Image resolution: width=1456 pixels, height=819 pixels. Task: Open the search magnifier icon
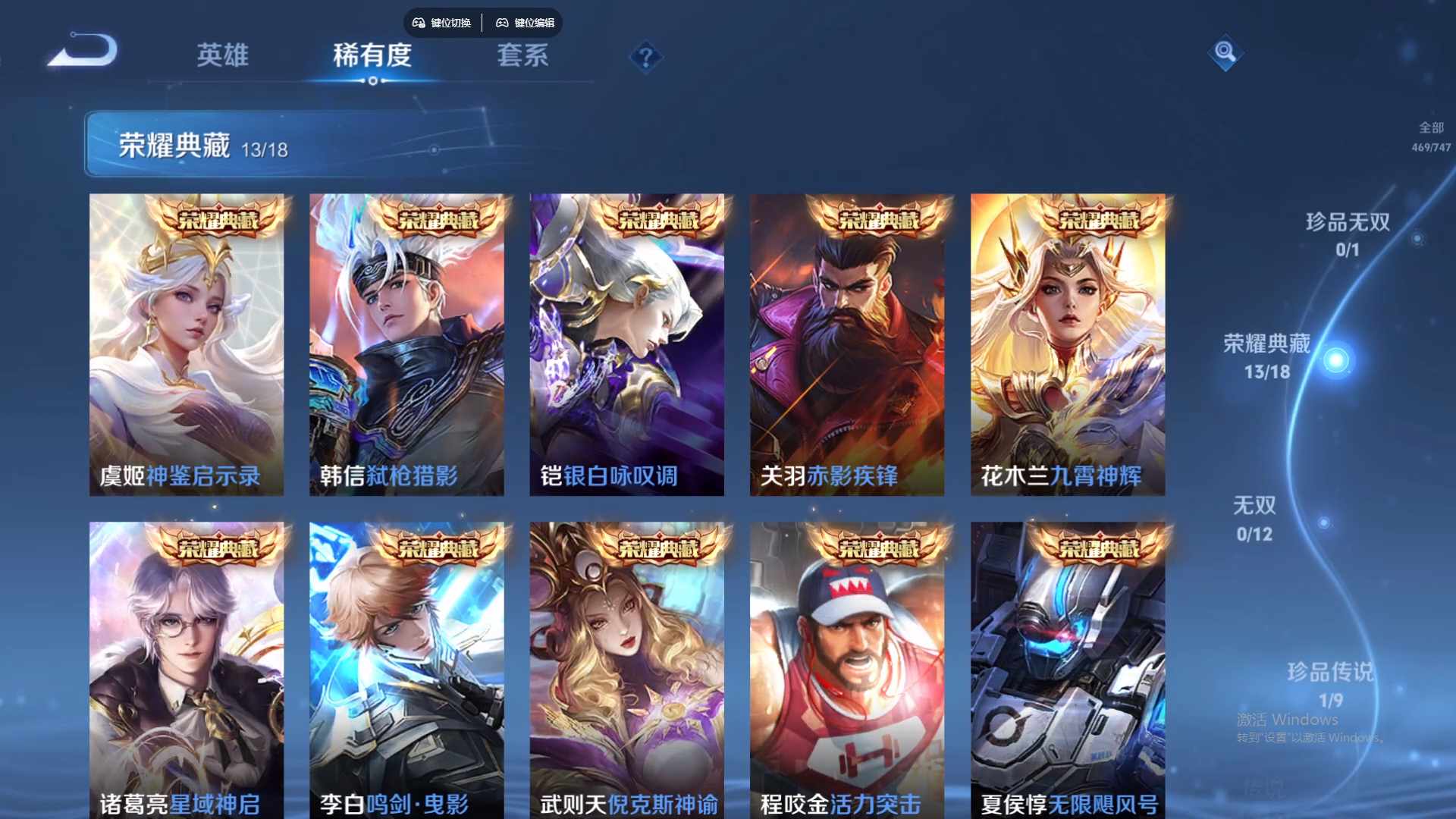(1225, 55)
